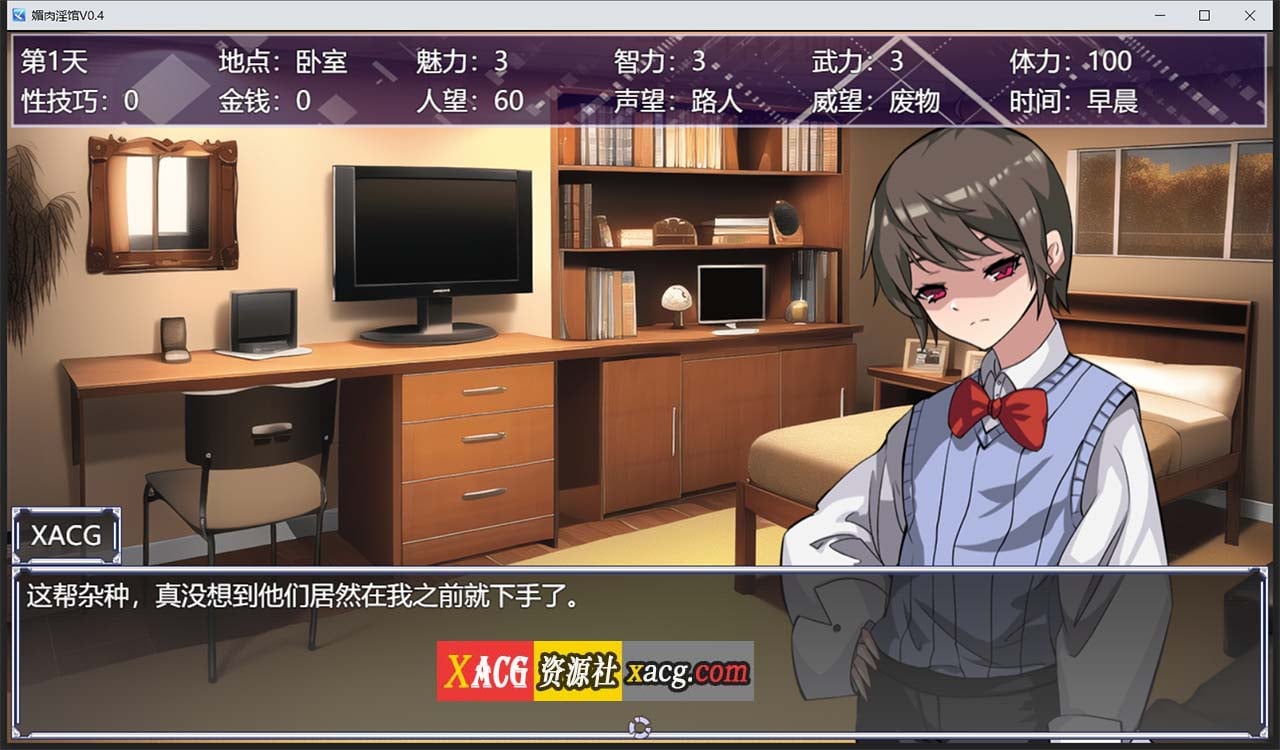Click the XACG speaker name box
The height and width of the screenshot is (750, 1280).
(x=66, y=536)
